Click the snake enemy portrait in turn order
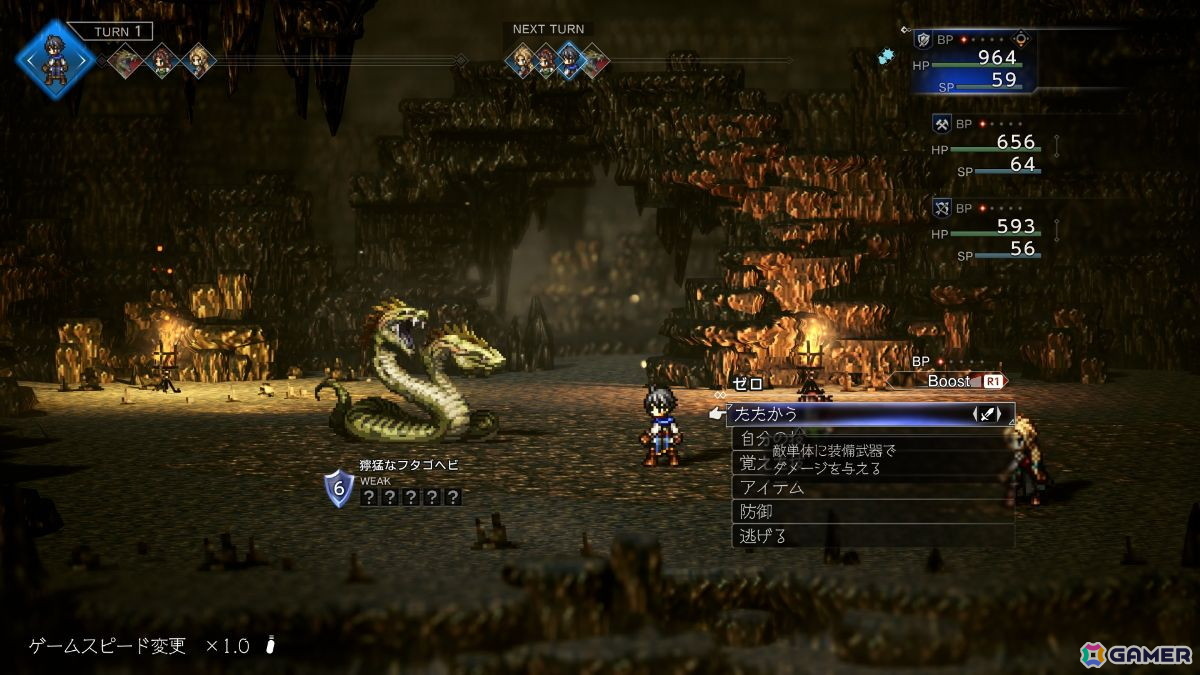Image resolution: width=1200 pixels, height=675 pixels. click(127, 61)
